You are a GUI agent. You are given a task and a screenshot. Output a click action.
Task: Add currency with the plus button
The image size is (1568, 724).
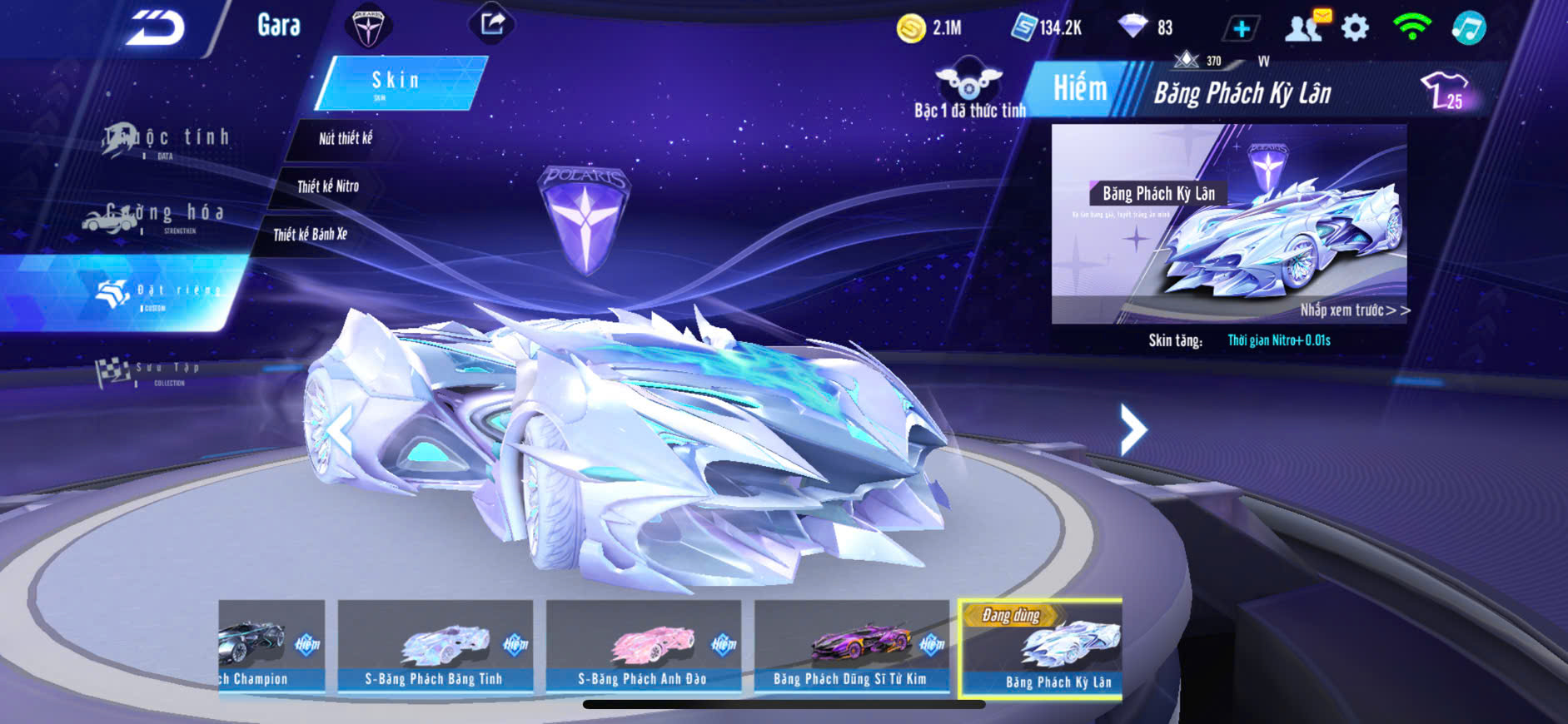(x=1241, y=28)
